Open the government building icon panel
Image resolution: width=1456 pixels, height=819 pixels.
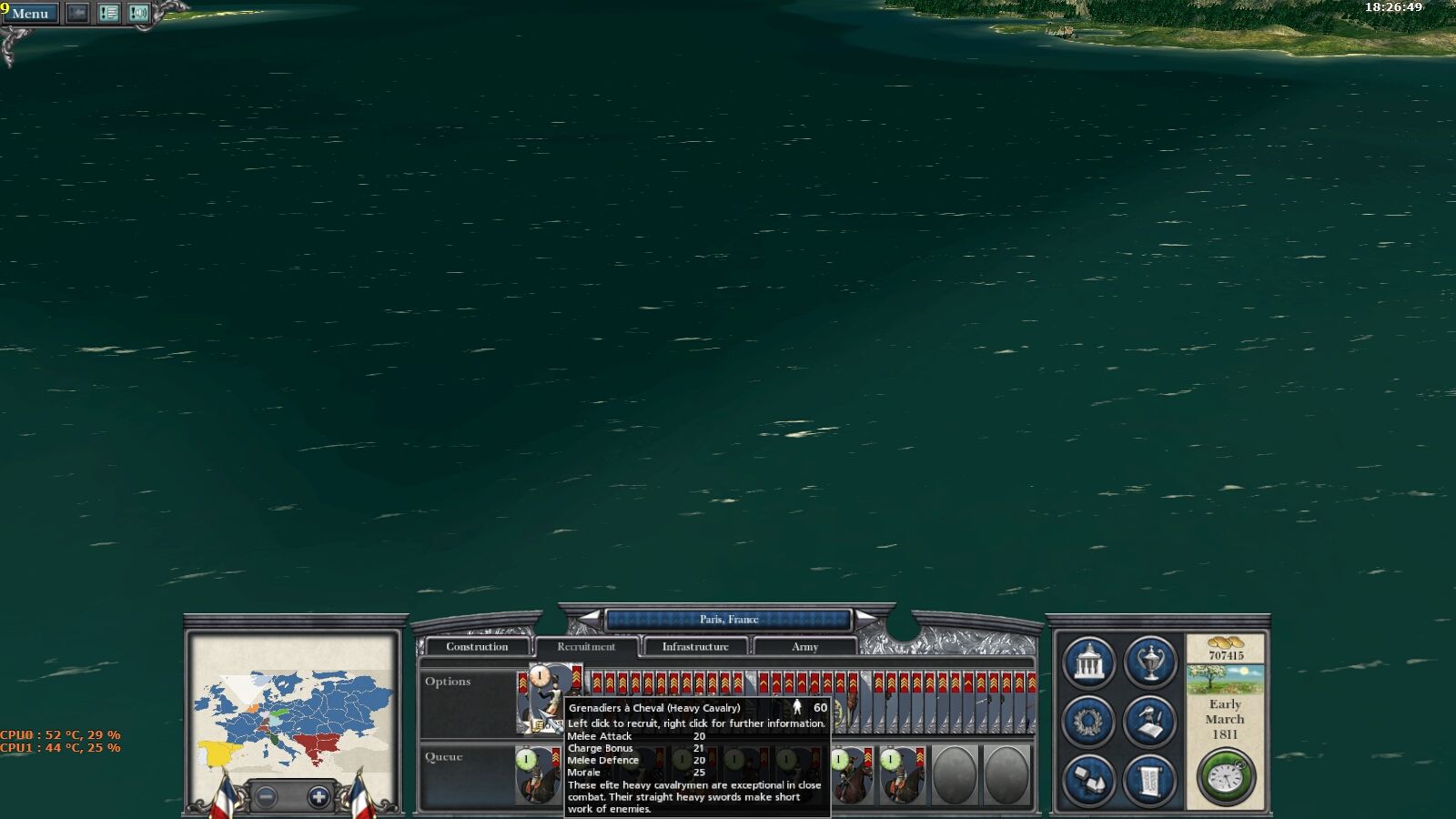pyautogui.click(x=1088, y=662)
